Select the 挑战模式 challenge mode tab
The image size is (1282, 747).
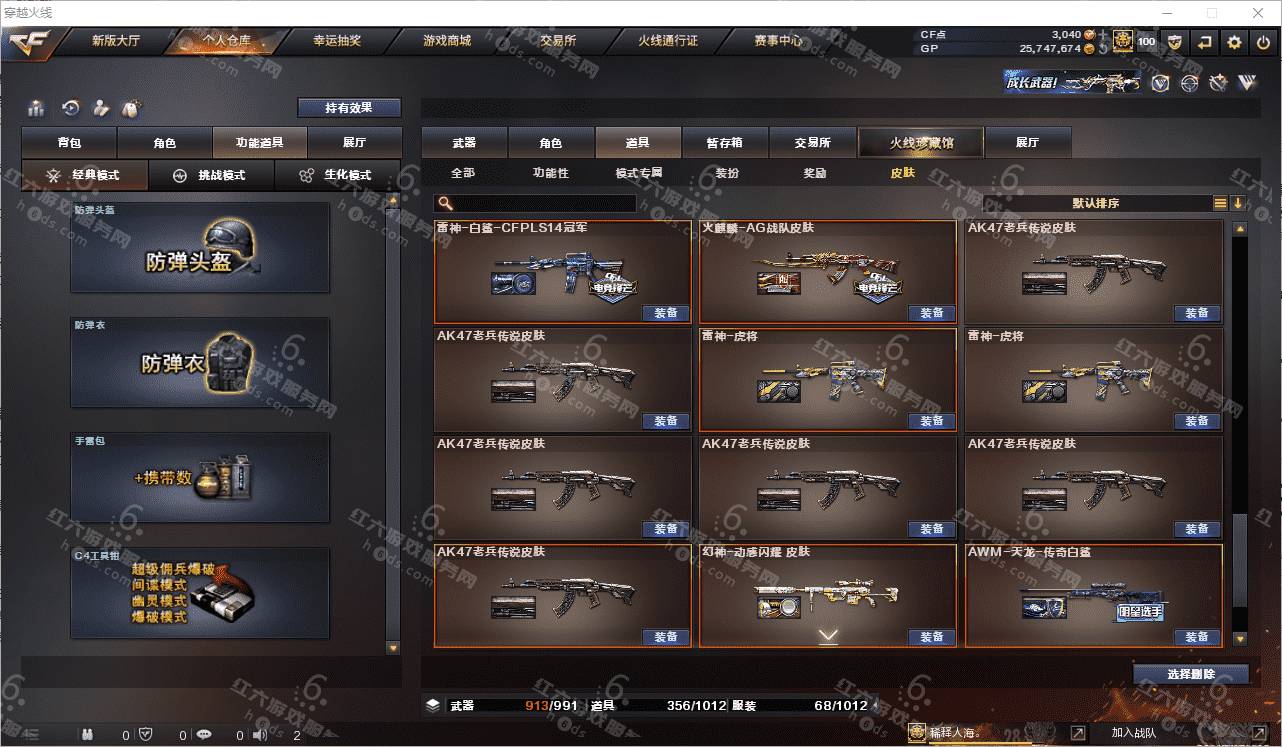pyautogui.click(x=211, y=175)
